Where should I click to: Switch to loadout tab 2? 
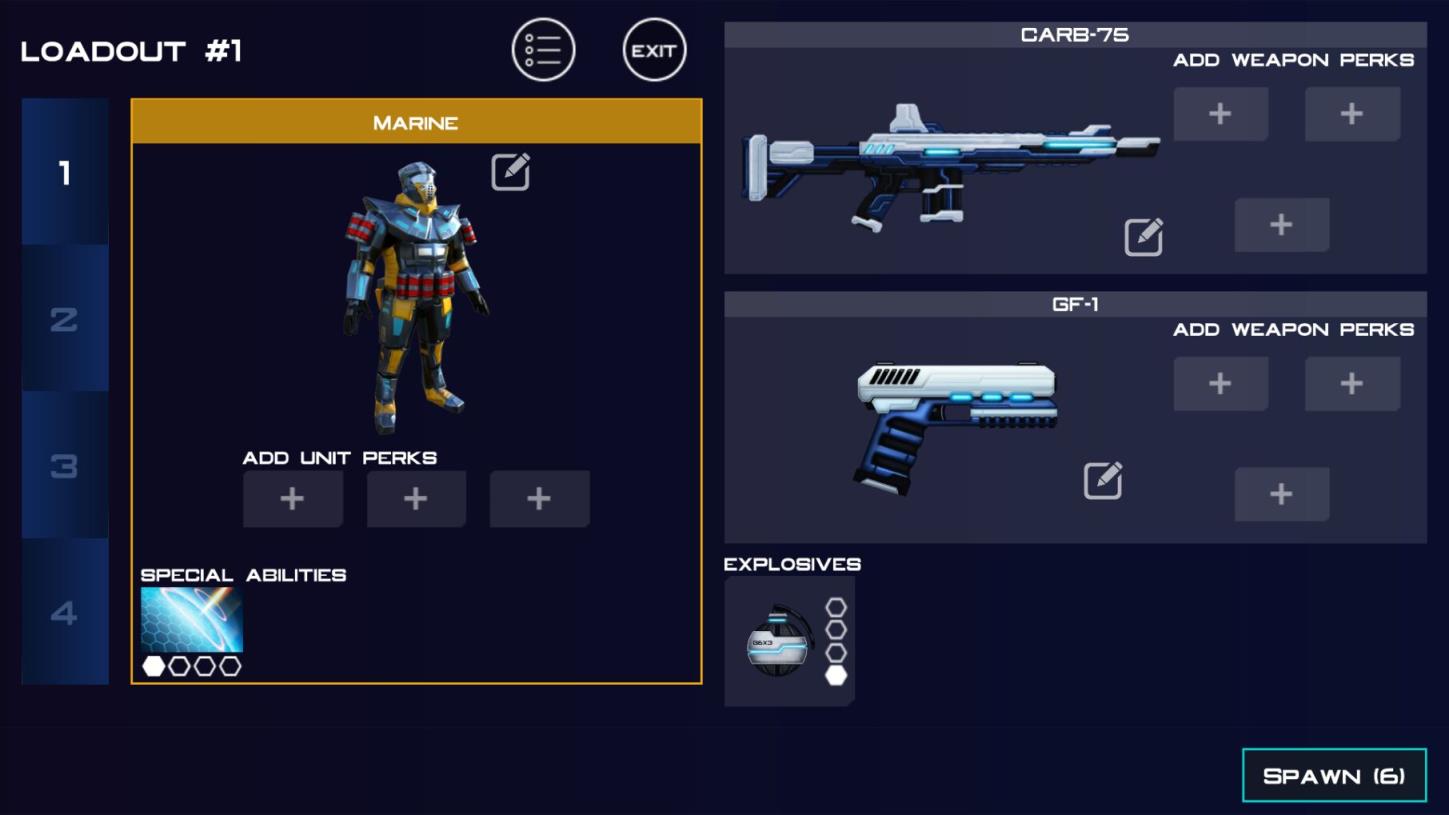[64, 319]
